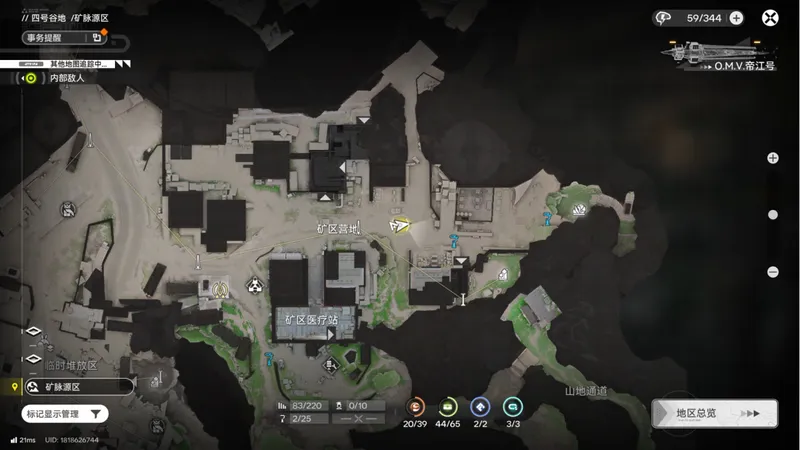
Task: Close the map screen
Action: point(770,17)
